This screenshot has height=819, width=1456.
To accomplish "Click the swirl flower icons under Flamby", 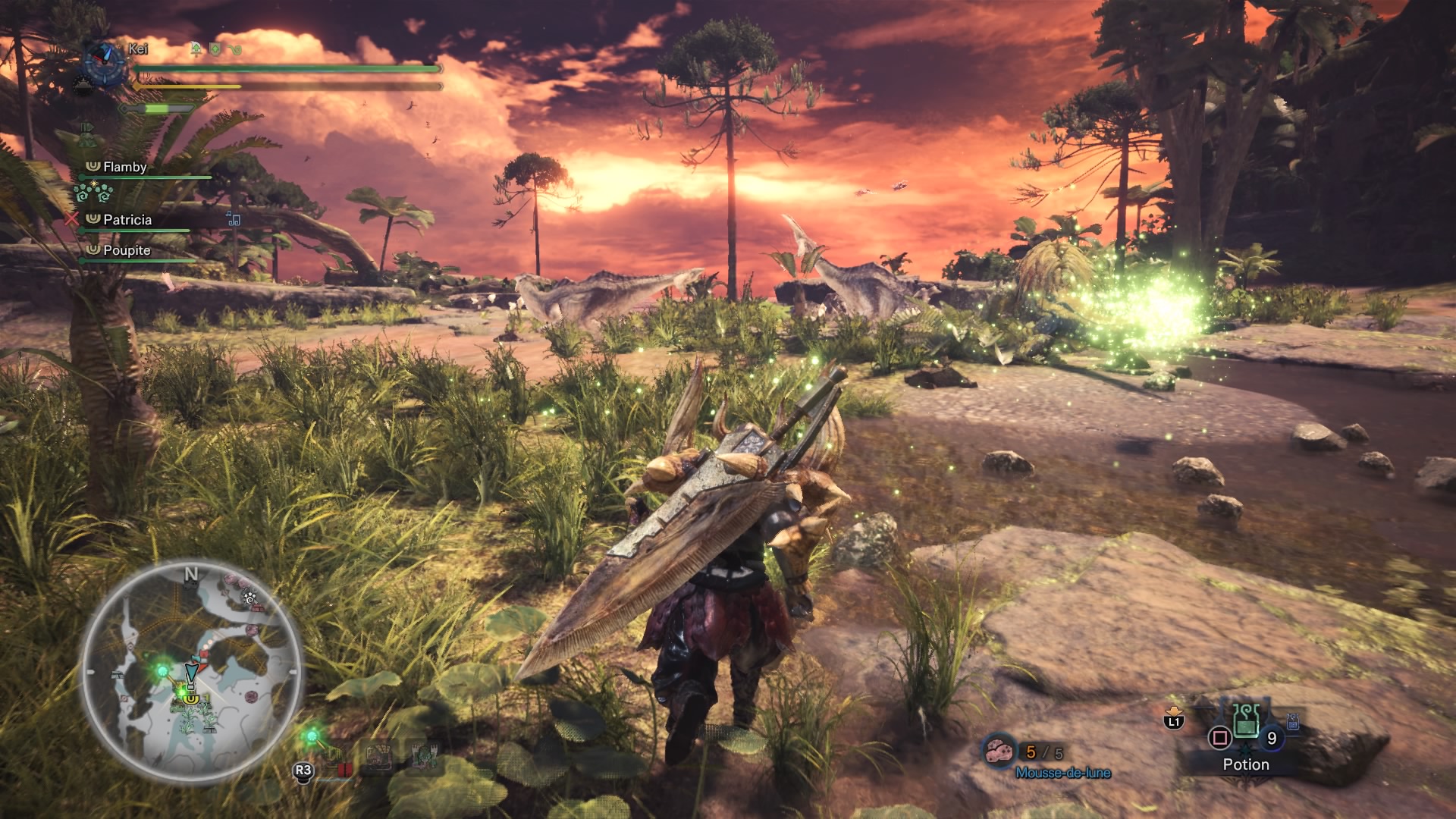I will (93, 193).
